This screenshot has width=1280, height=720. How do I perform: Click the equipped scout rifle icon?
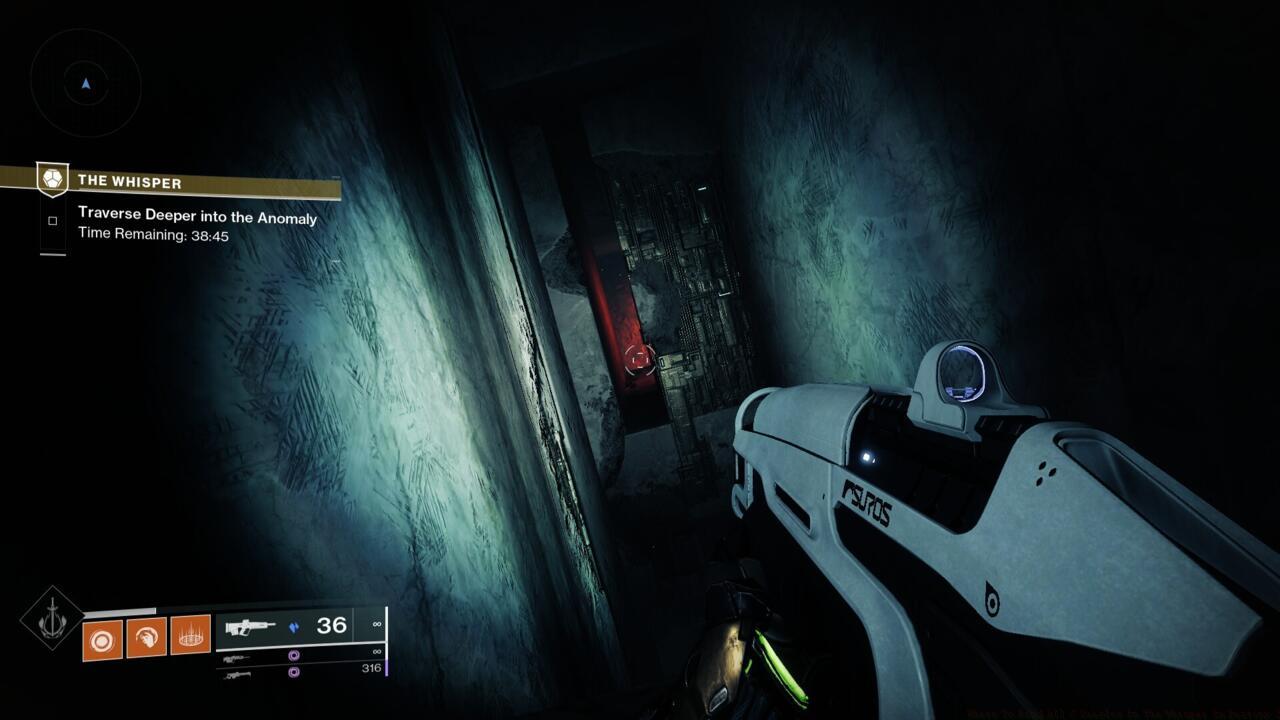[250, 626]
